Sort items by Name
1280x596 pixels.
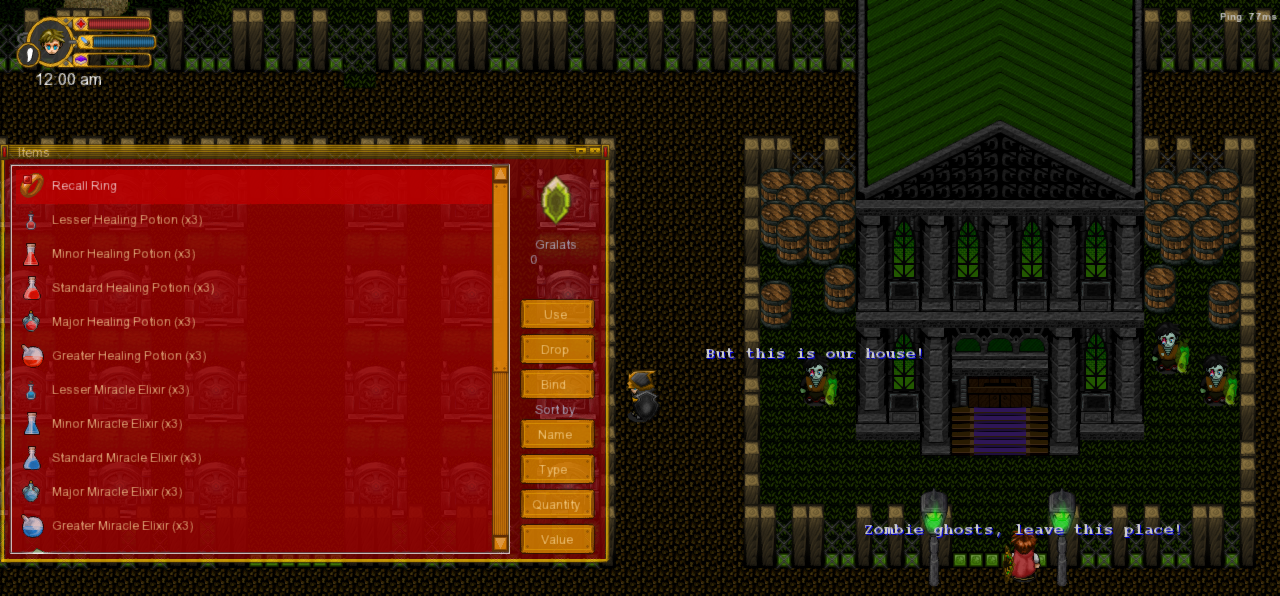point(556,435)
